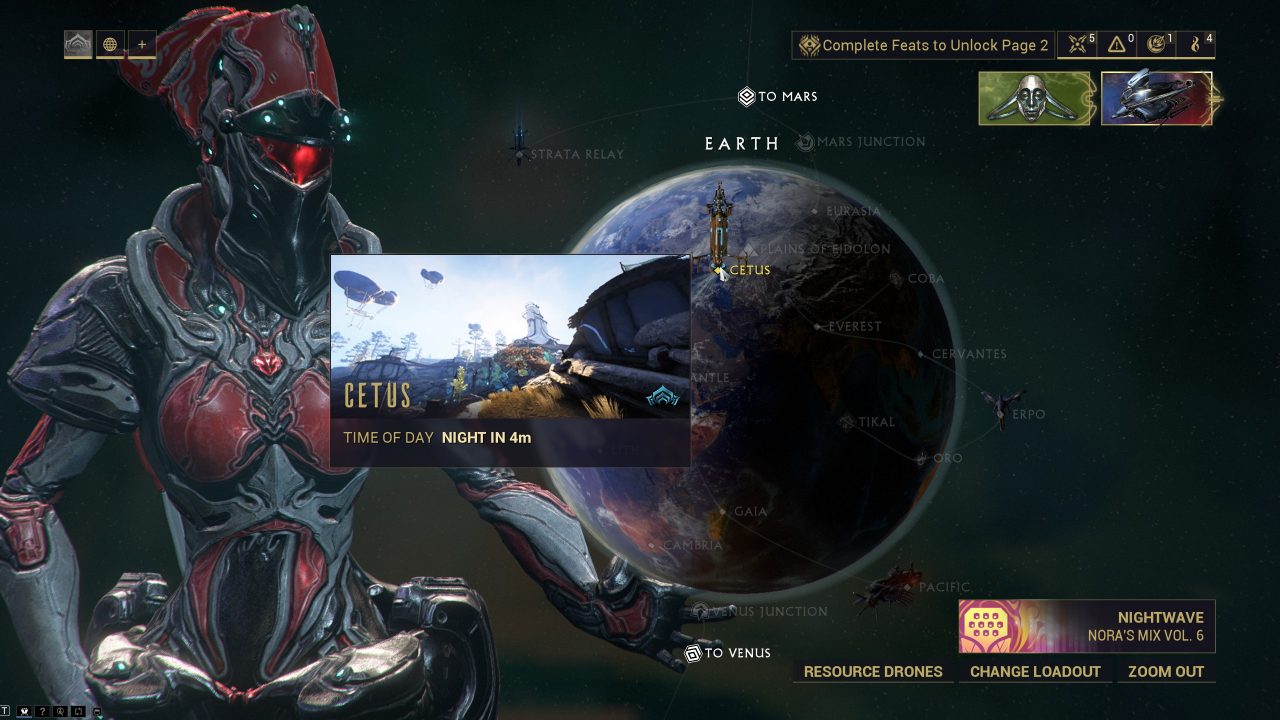Click Complete Feats to Unlock Page 2 banner
The width and height of the screenshot is (1280, 720).
point(922,45)
